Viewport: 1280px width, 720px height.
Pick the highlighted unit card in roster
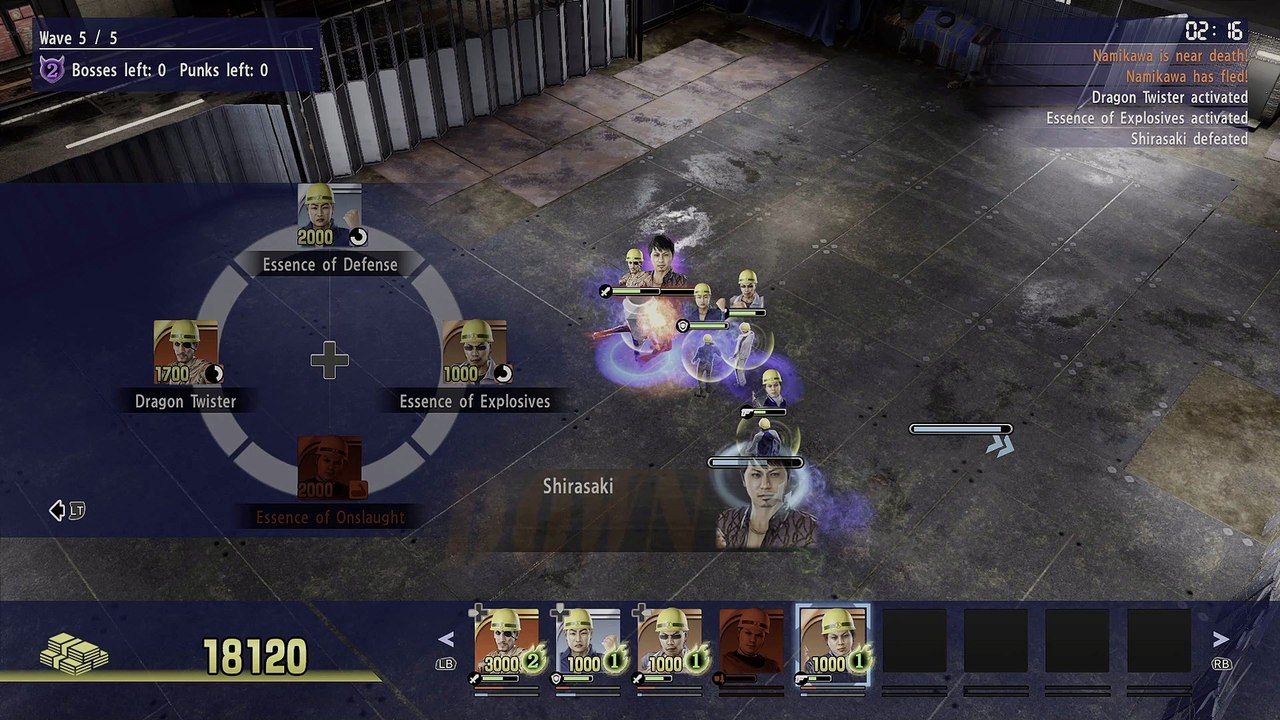coord(833,641)
